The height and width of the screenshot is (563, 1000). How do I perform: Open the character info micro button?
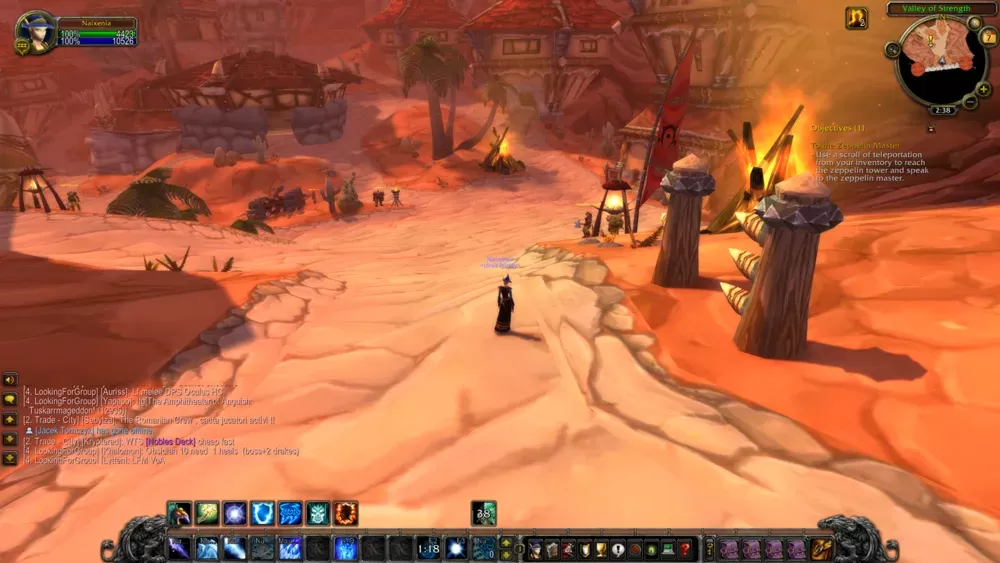(x=536, y=549)
